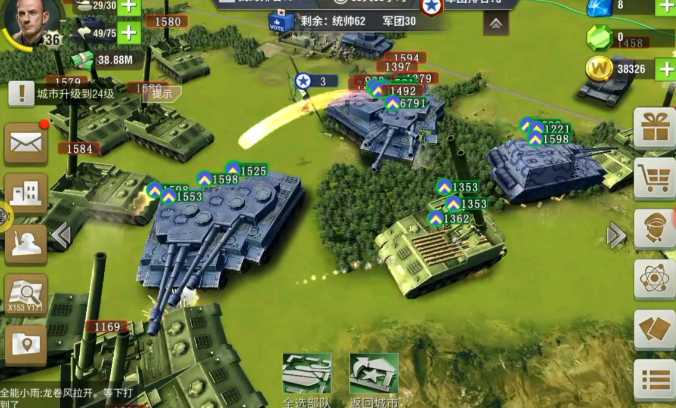676x408 pixels.
Task: Open the soldier silhouette army menu
Action: coord(26,241)
